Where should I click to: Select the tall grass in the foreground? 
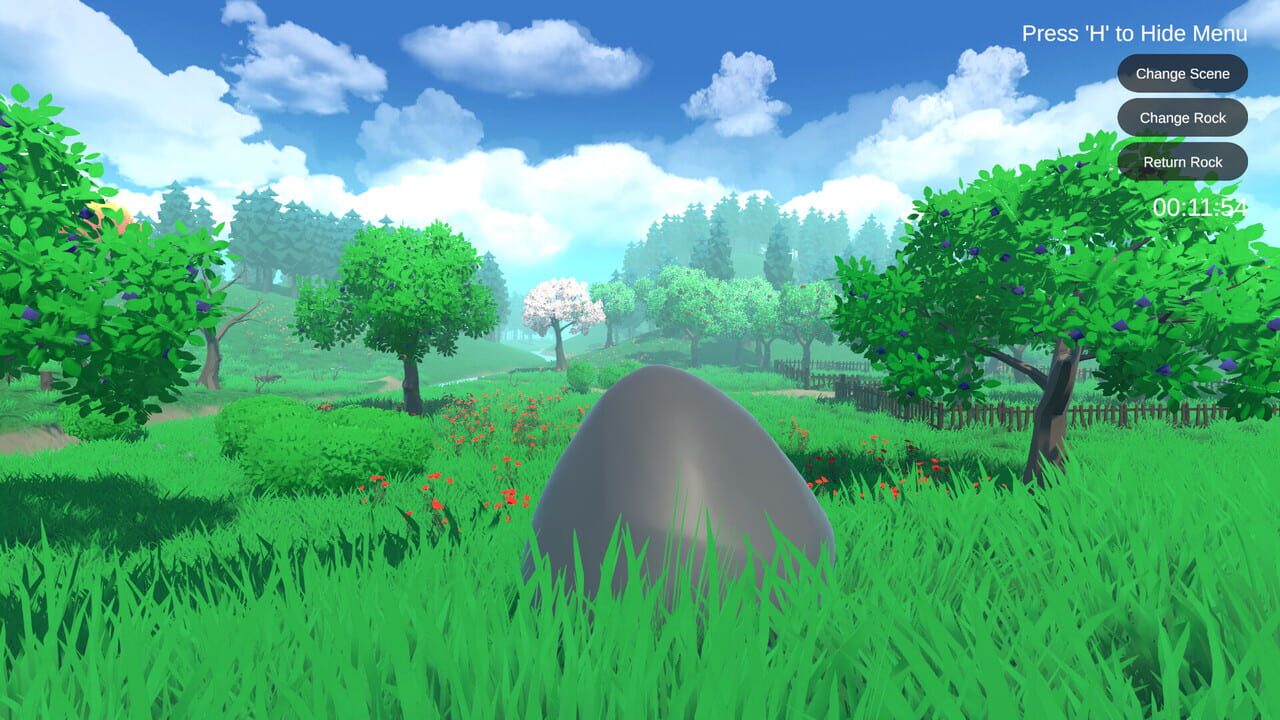click(x=300, y=650)
